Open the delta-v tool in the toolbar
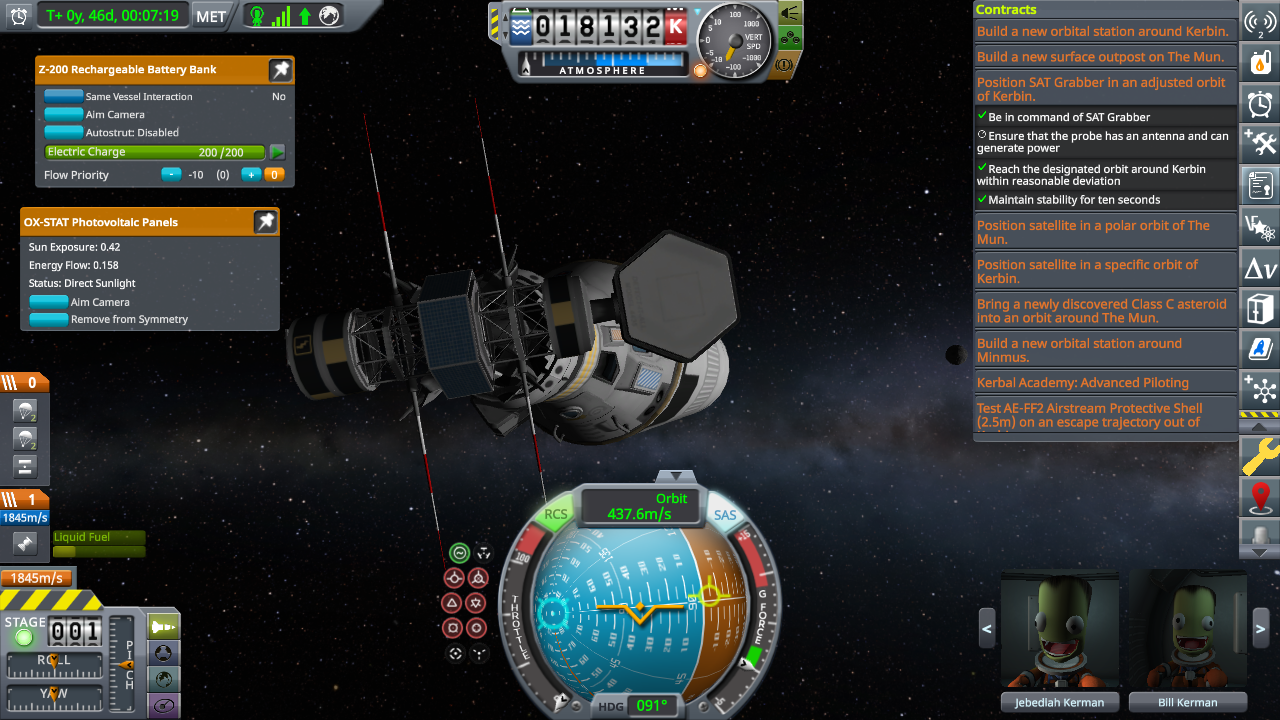 click(x=1259, y=269)
